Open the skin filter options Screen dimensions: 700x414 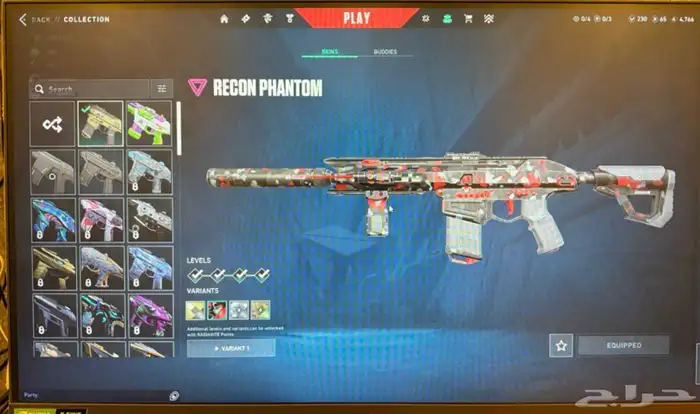[162, 89]
